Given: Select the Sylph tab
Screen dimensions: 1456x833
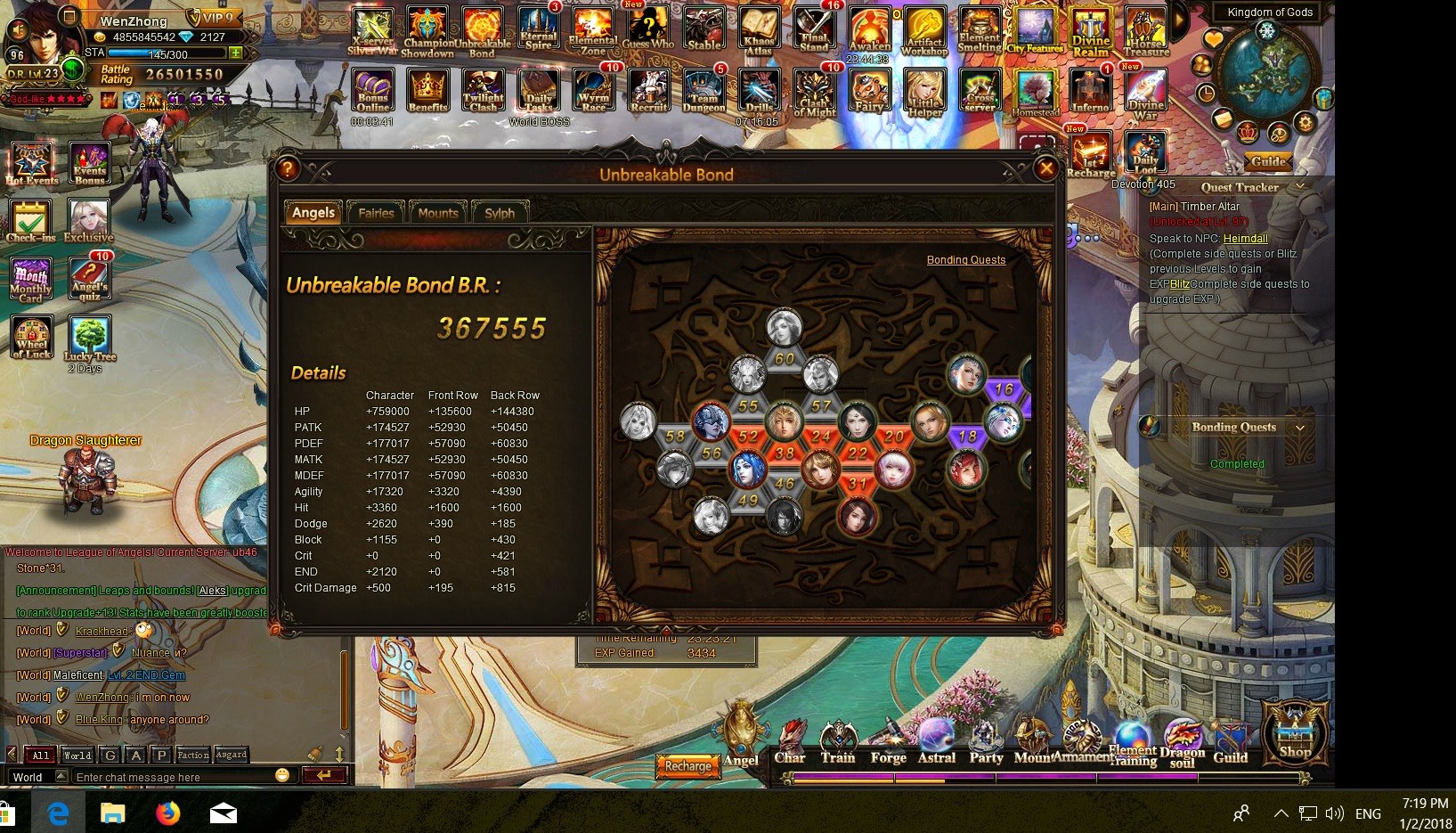Looking at the screenshot, I should coord(500,213).
